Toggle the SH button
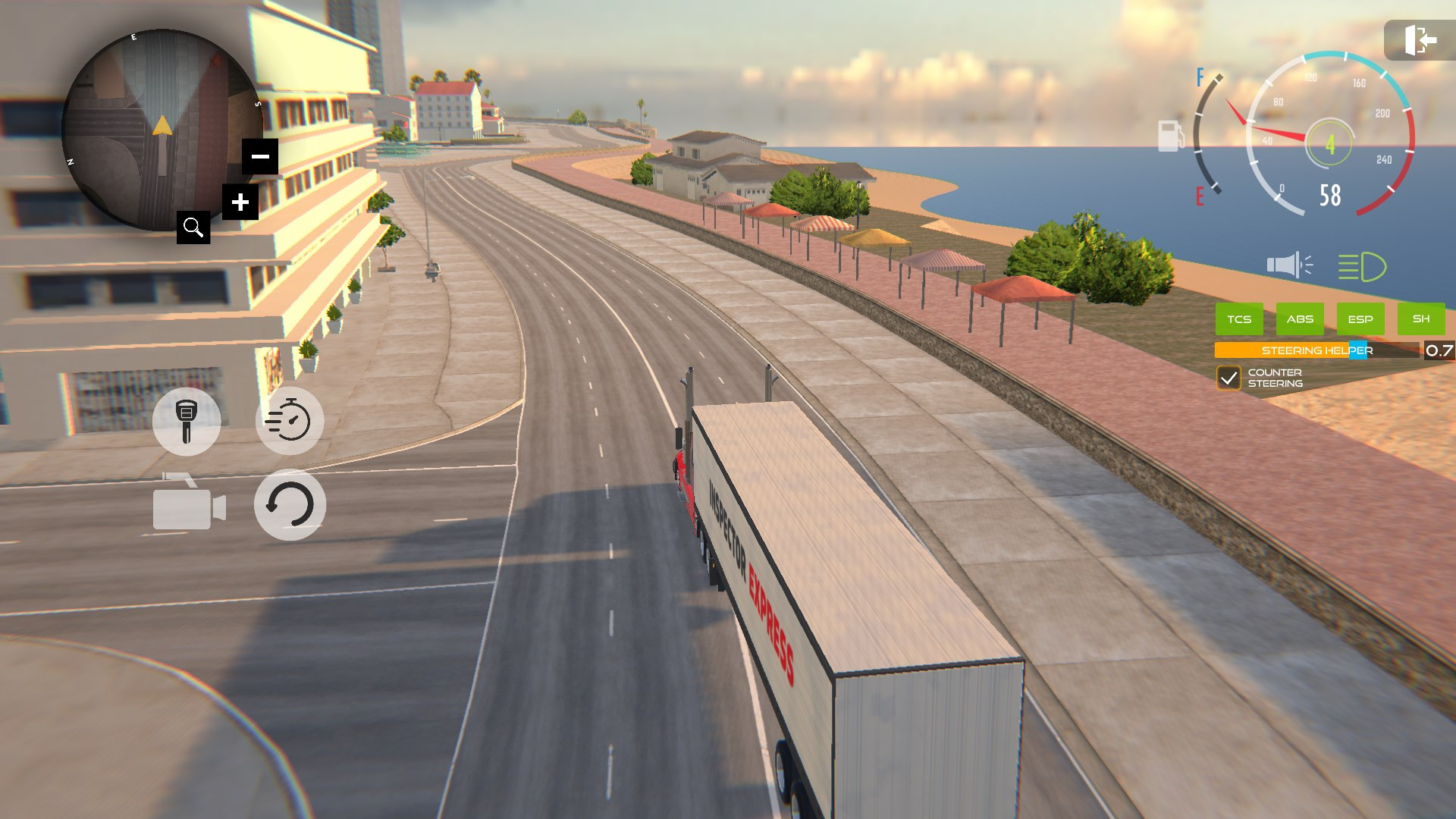The height and width of the screenshot is (819, 1456). click(x=1421, y=319)
